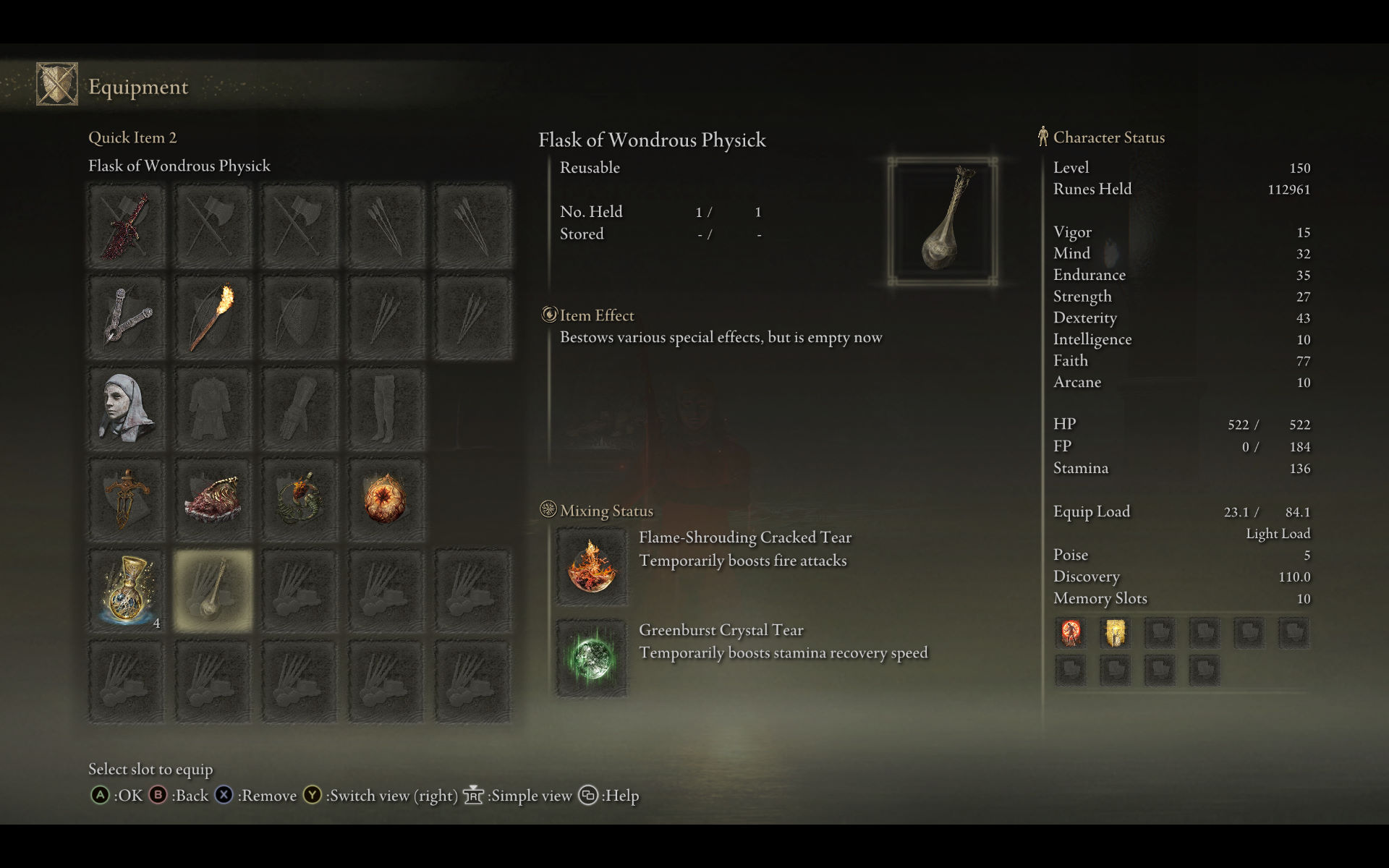
Task: Click the highlighted Flask of Wondrous Physick slot
Action: [x=213, y=591]
